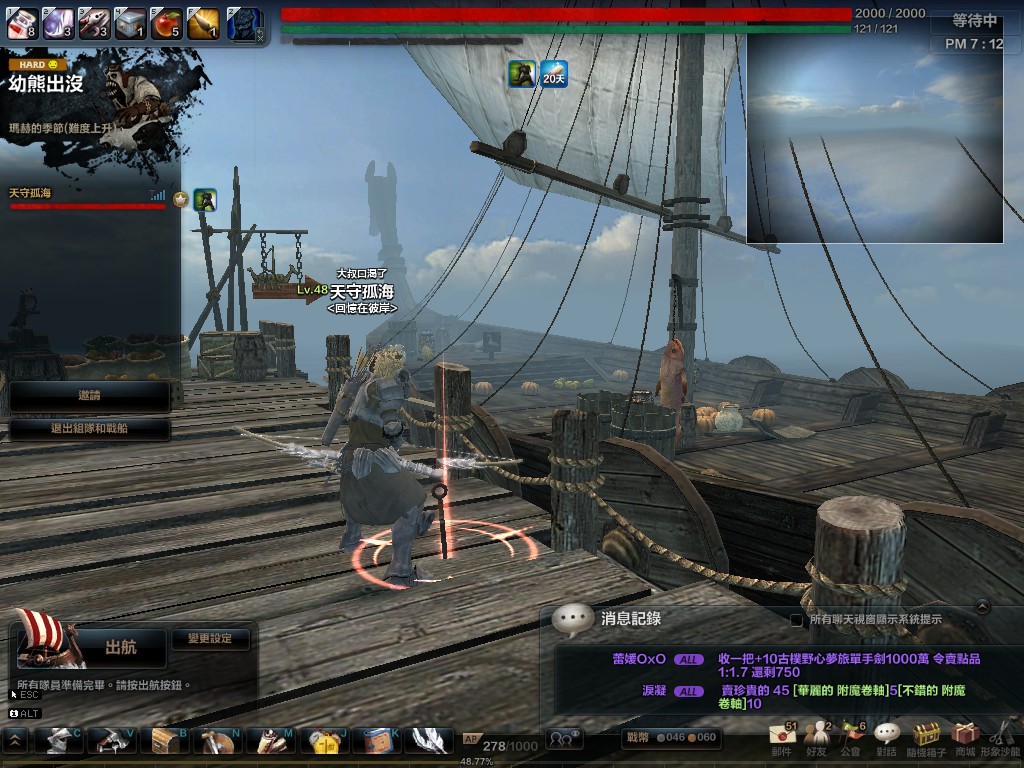Viewport: 1024px width, 768px height.
Task: Open the 公會 guild menu
Action: [851, 739]
